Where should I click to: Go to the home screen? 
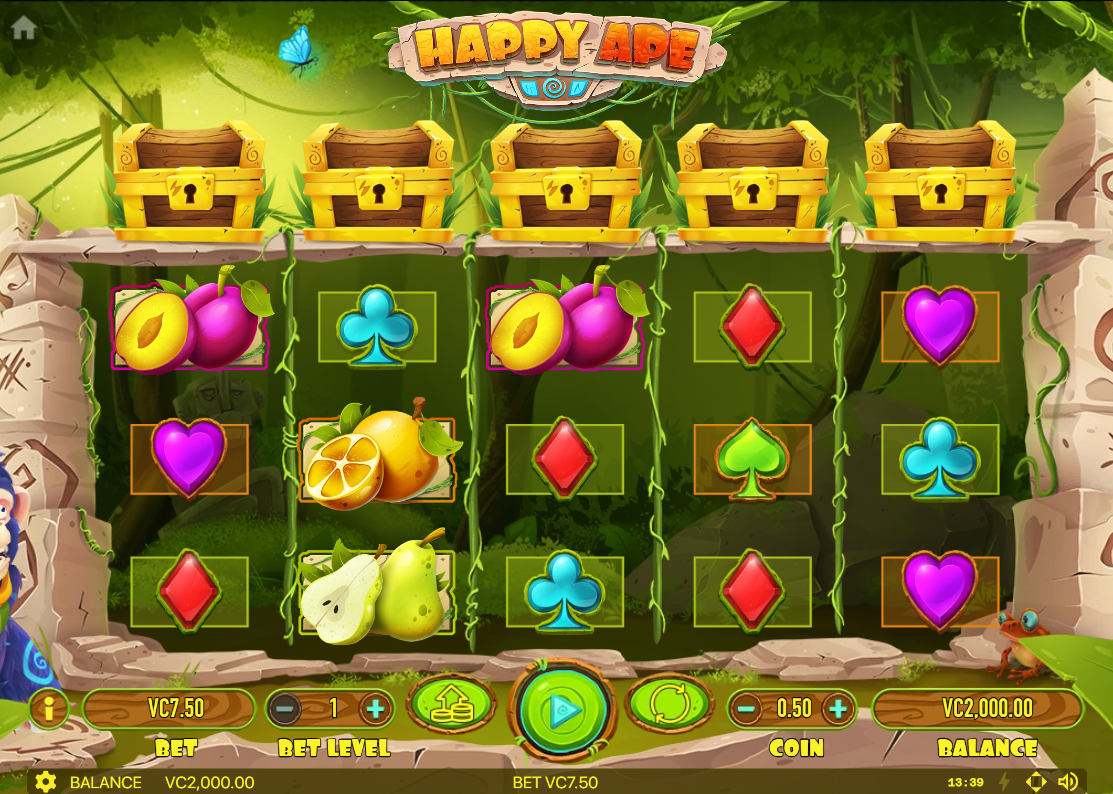(x=24, y=28)
